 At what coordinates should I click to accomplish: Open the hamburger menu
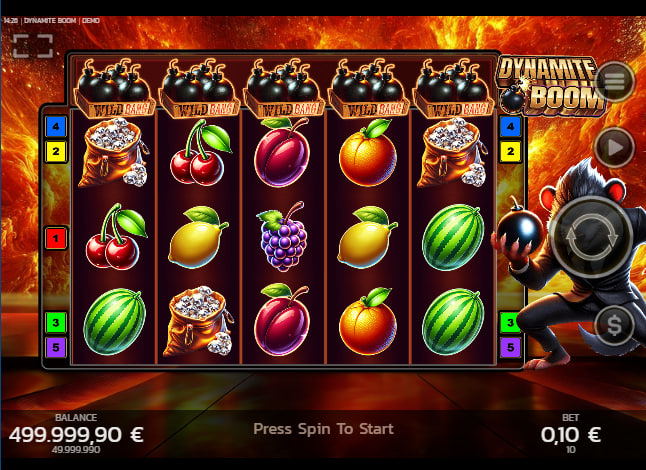click(x=614, y=80)
